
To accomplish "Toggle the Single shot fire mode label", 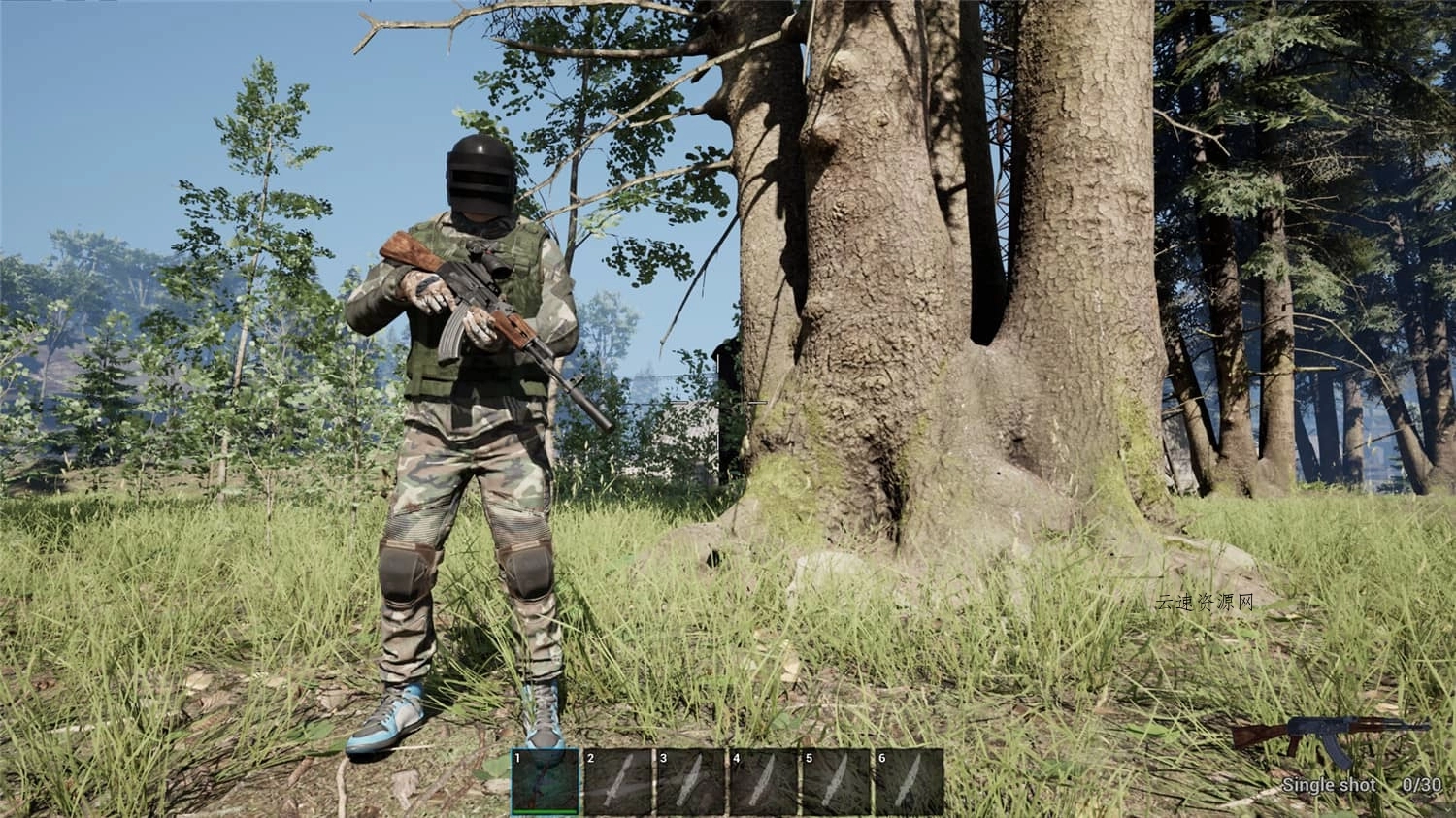I will click(1328, 783).
